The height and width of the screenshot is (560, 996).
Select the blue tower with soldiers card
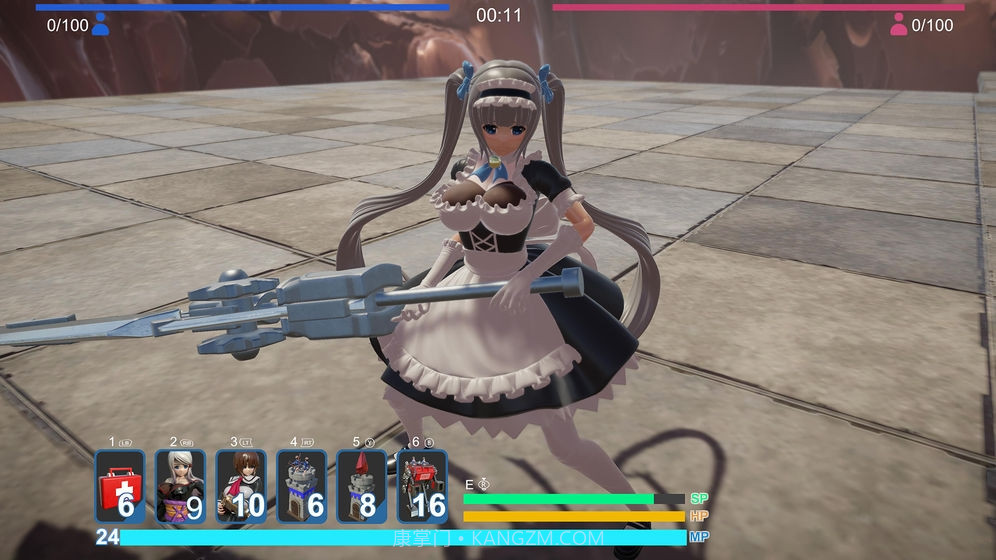(x=301, y=486)
